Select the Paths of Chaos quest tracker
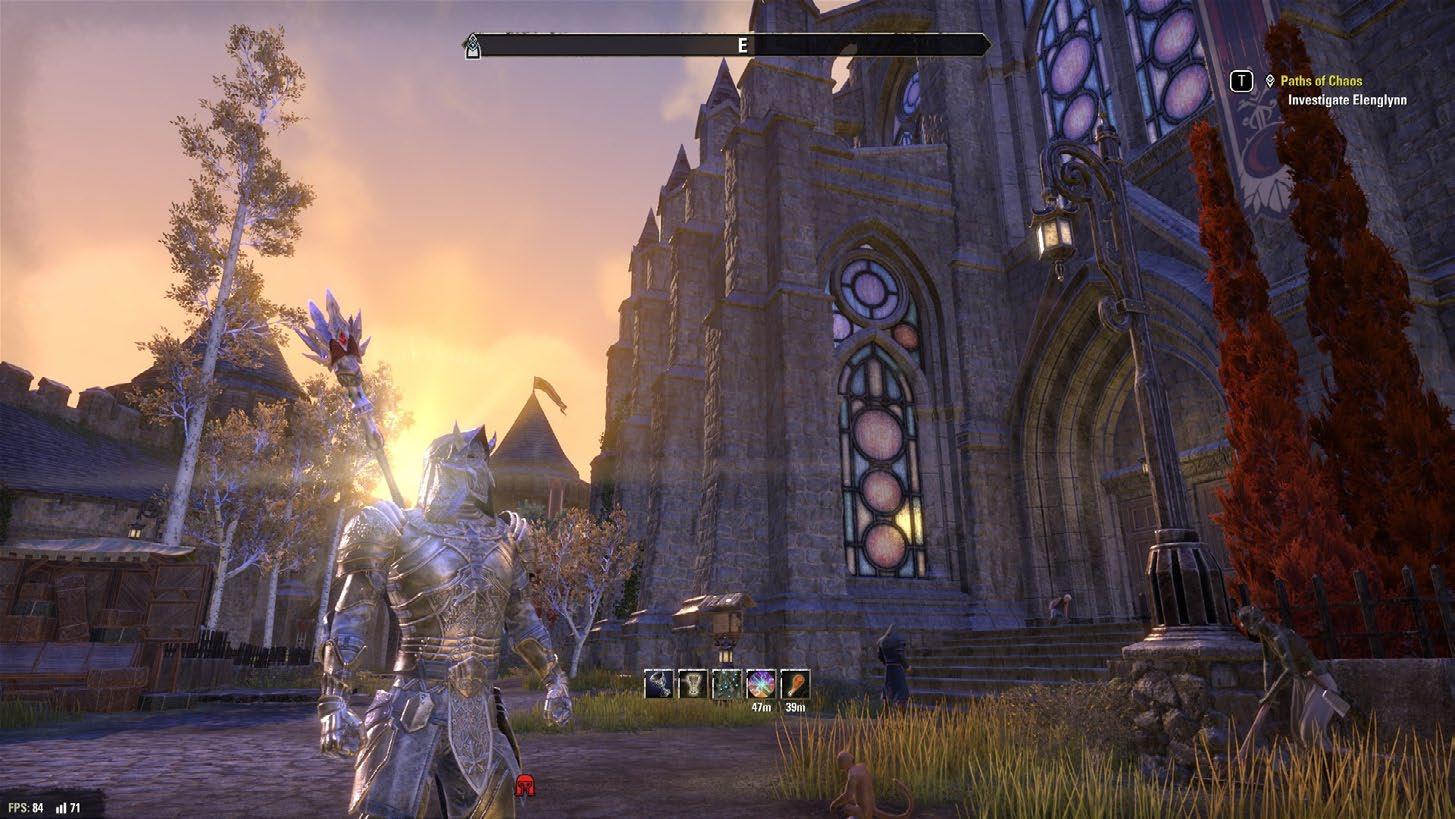 (x=1320, y=81)
